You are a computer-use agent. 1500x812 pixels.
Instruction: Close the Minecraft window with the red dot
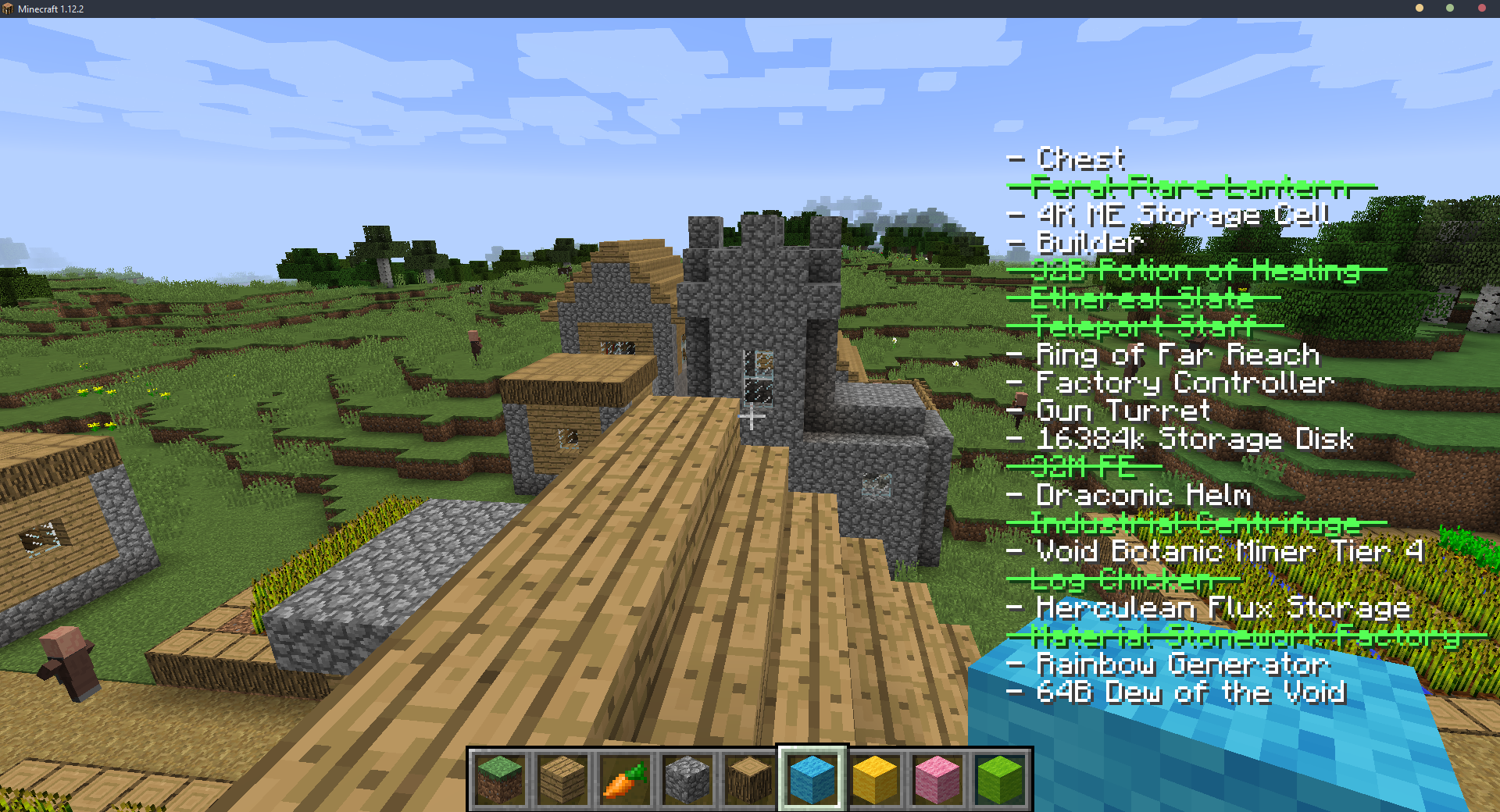tap(1481, 9)
